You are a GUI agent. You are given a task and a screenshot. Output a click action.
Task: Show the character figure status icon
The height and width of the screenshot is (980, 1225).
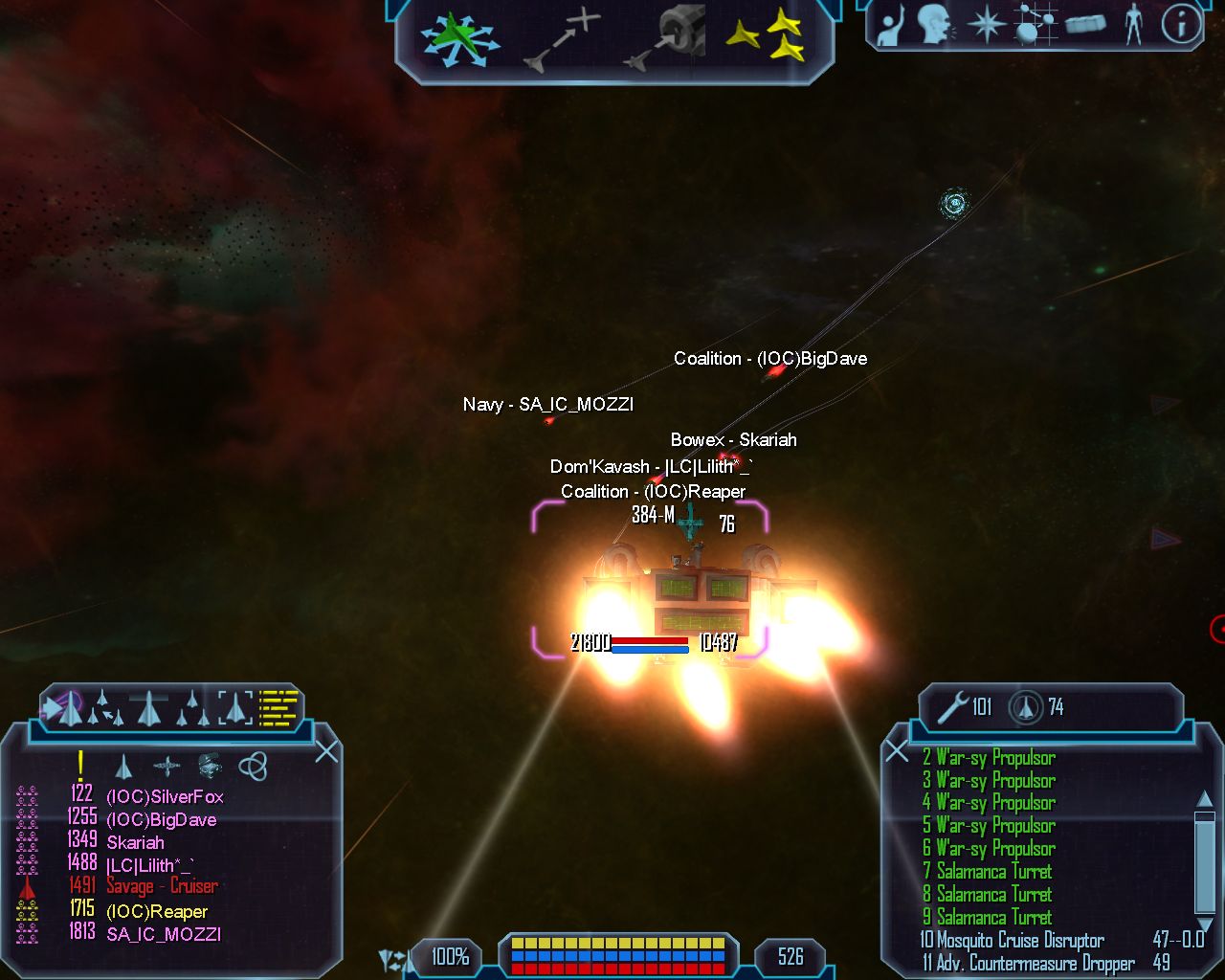pyautogui.click(x=1134, y=26)
